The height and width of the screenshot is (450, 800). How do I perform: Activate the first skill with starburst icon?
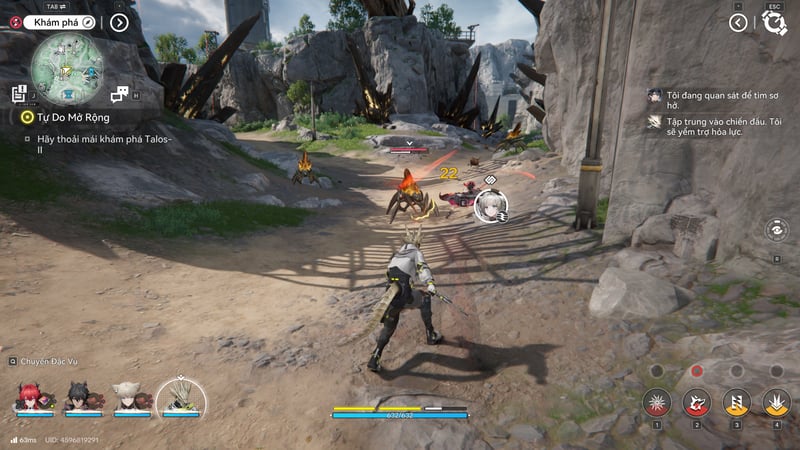click(x=656, y=403)
